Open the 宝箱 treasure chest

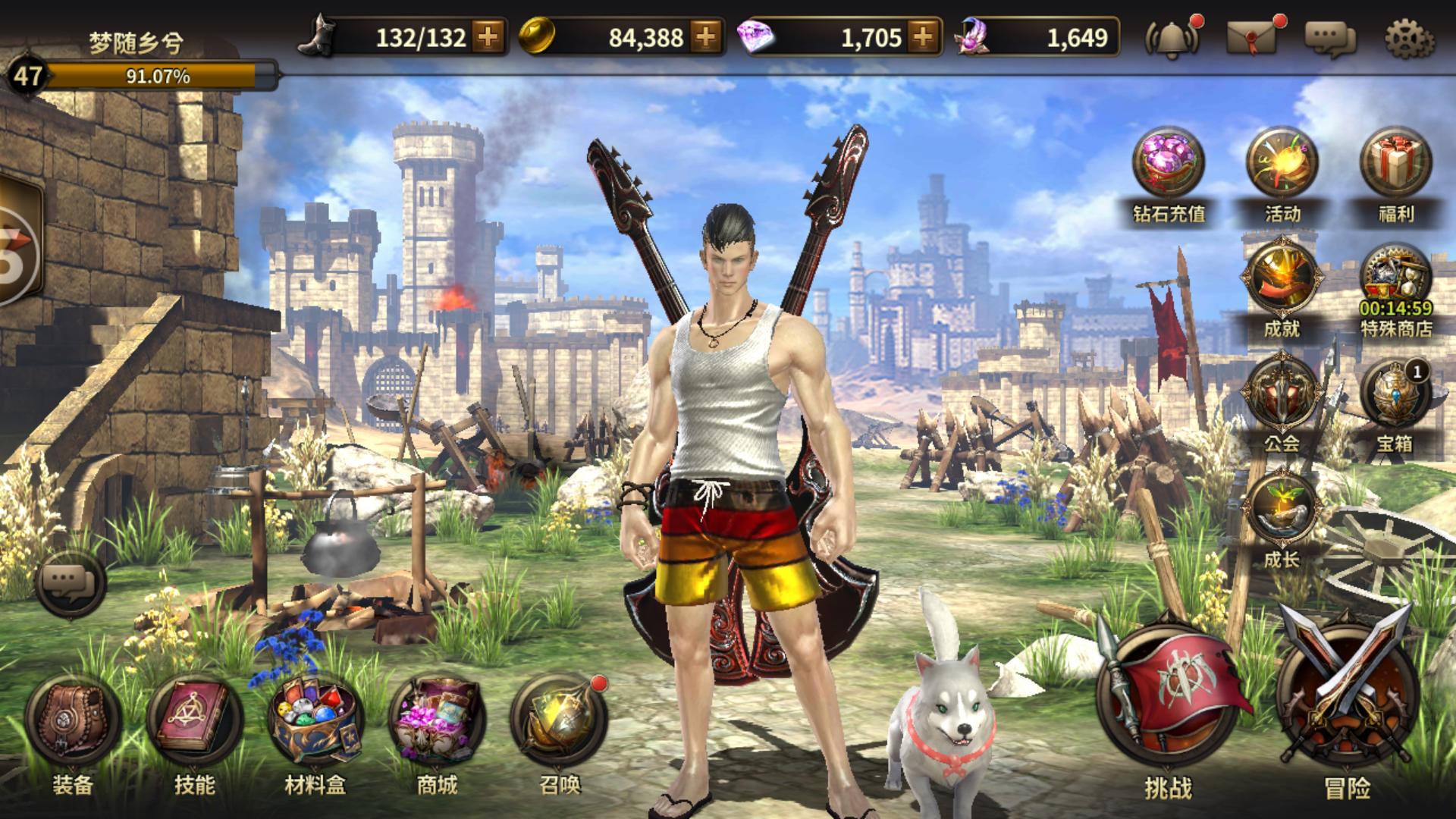pyautogui.click(x=1395, y=396)
